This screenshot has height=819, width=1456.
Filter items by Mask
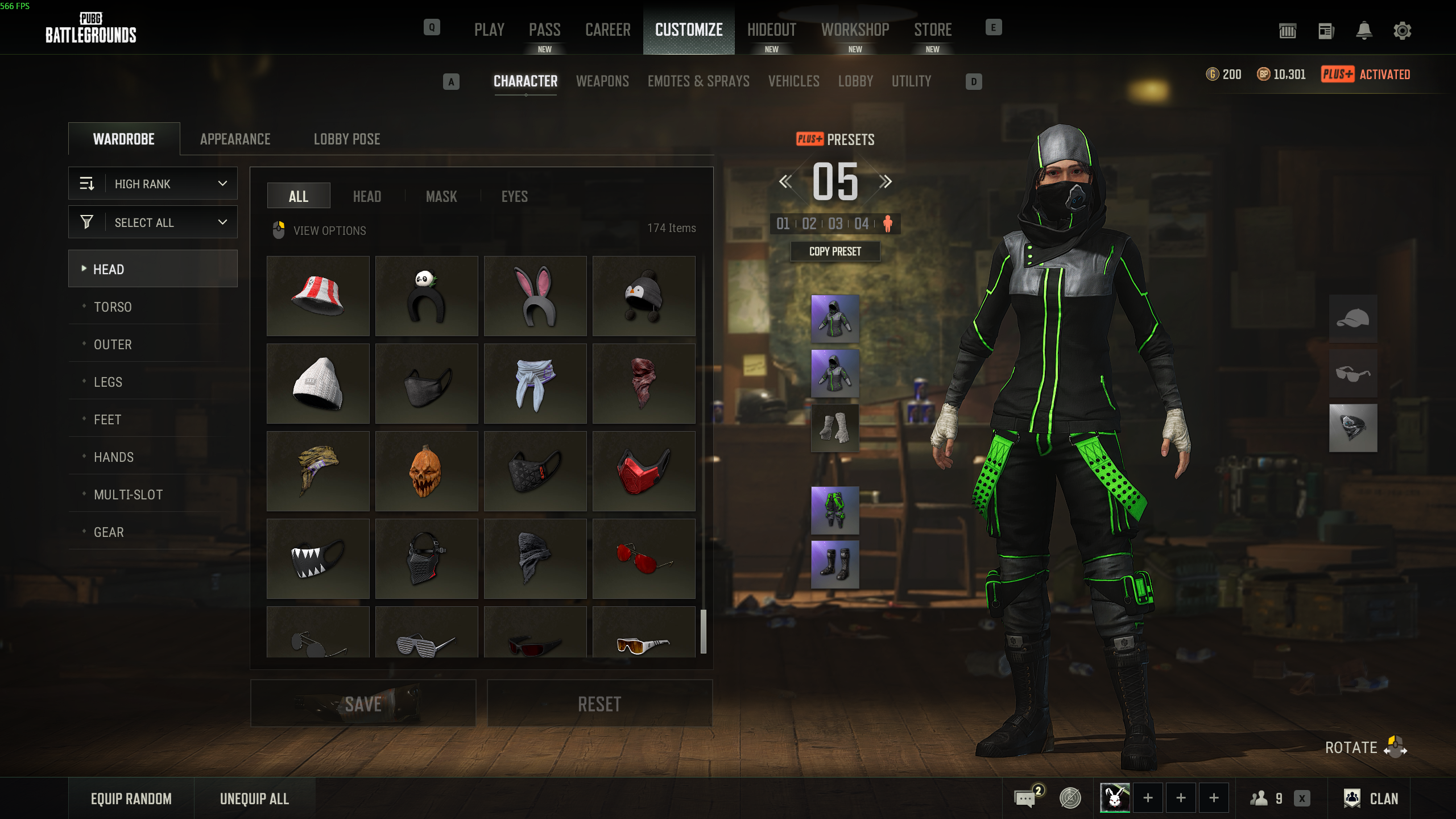[x=441, y=197]
